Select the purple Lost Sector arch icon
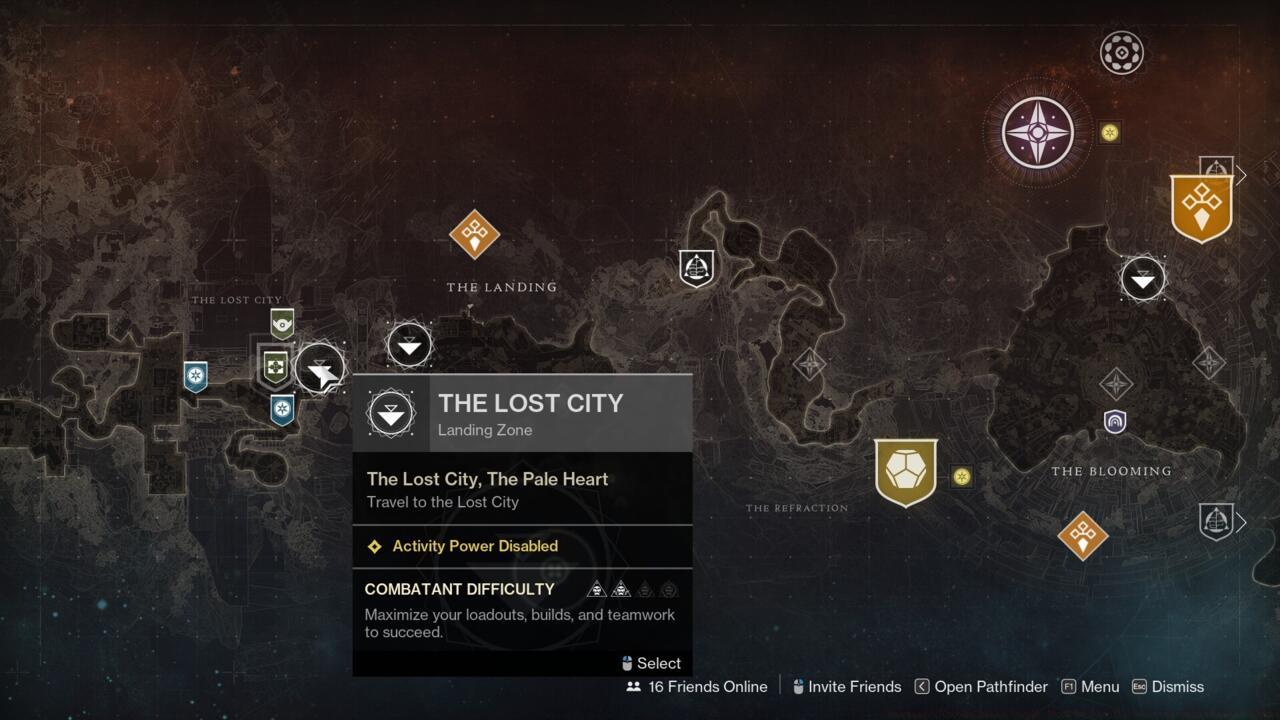This screenshot has width=1280, height=720. click(1115, 422)
